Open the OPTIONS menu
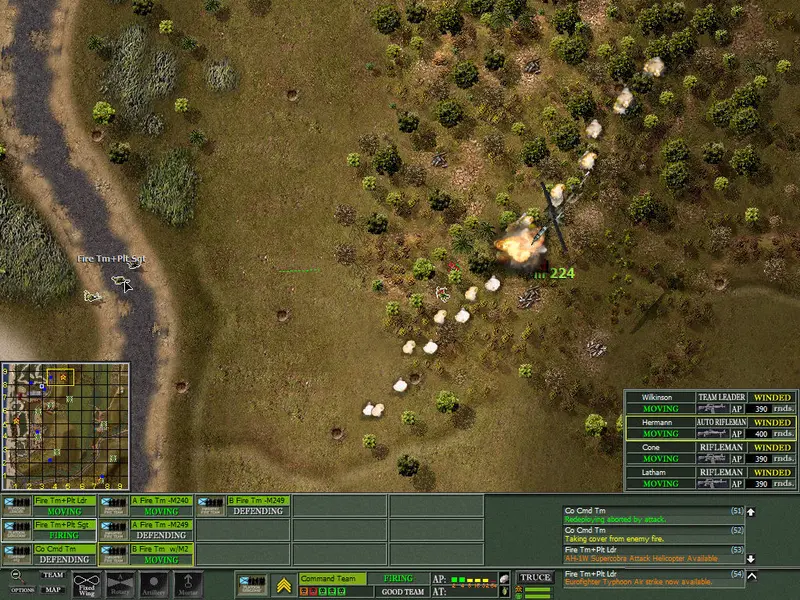This screenshot has height=600, width=800. click(23, 590)
